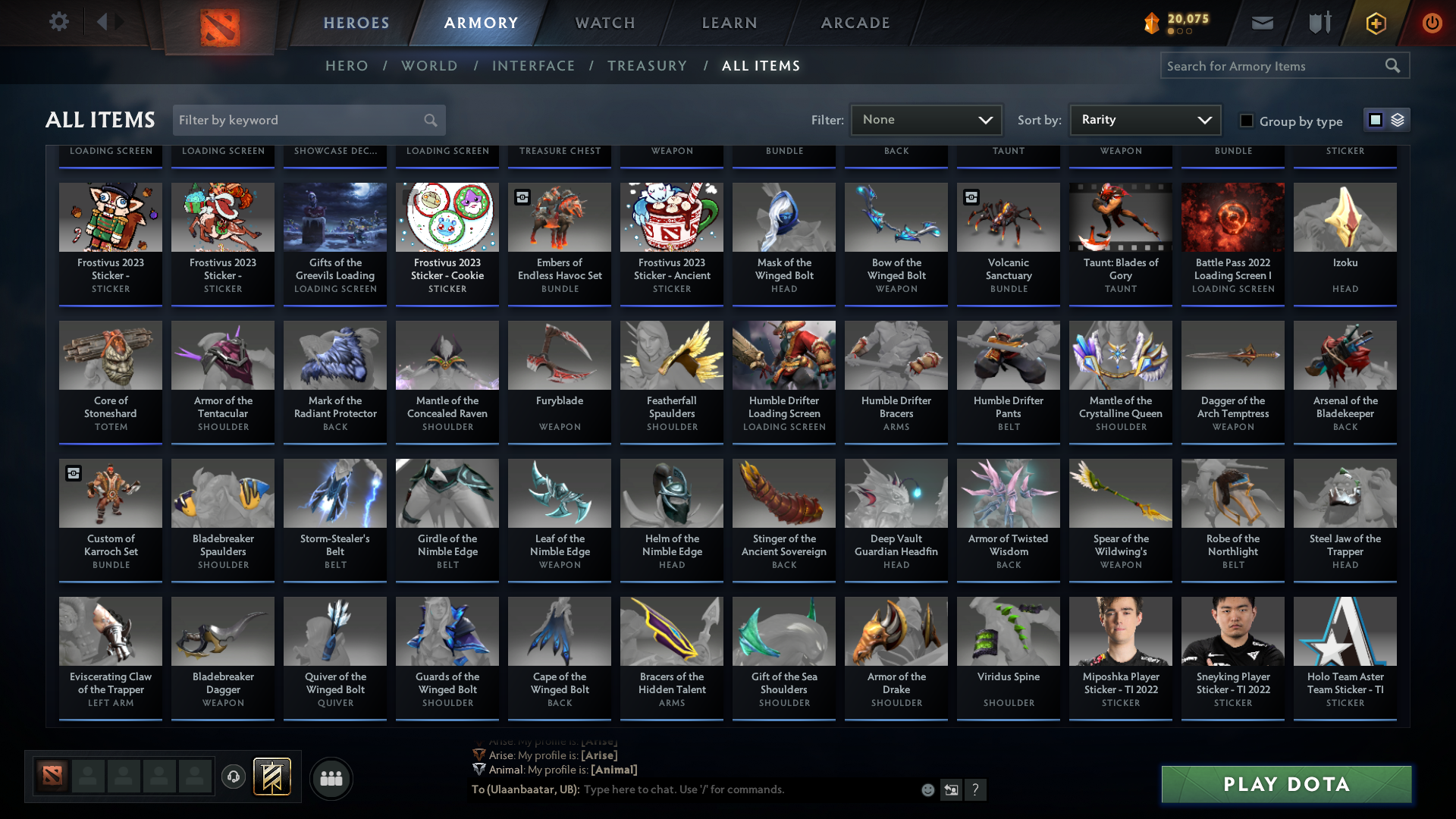The image size is (1456, 819).
Task: Click the guild banner icon near party slots
Action: (270, 777)
